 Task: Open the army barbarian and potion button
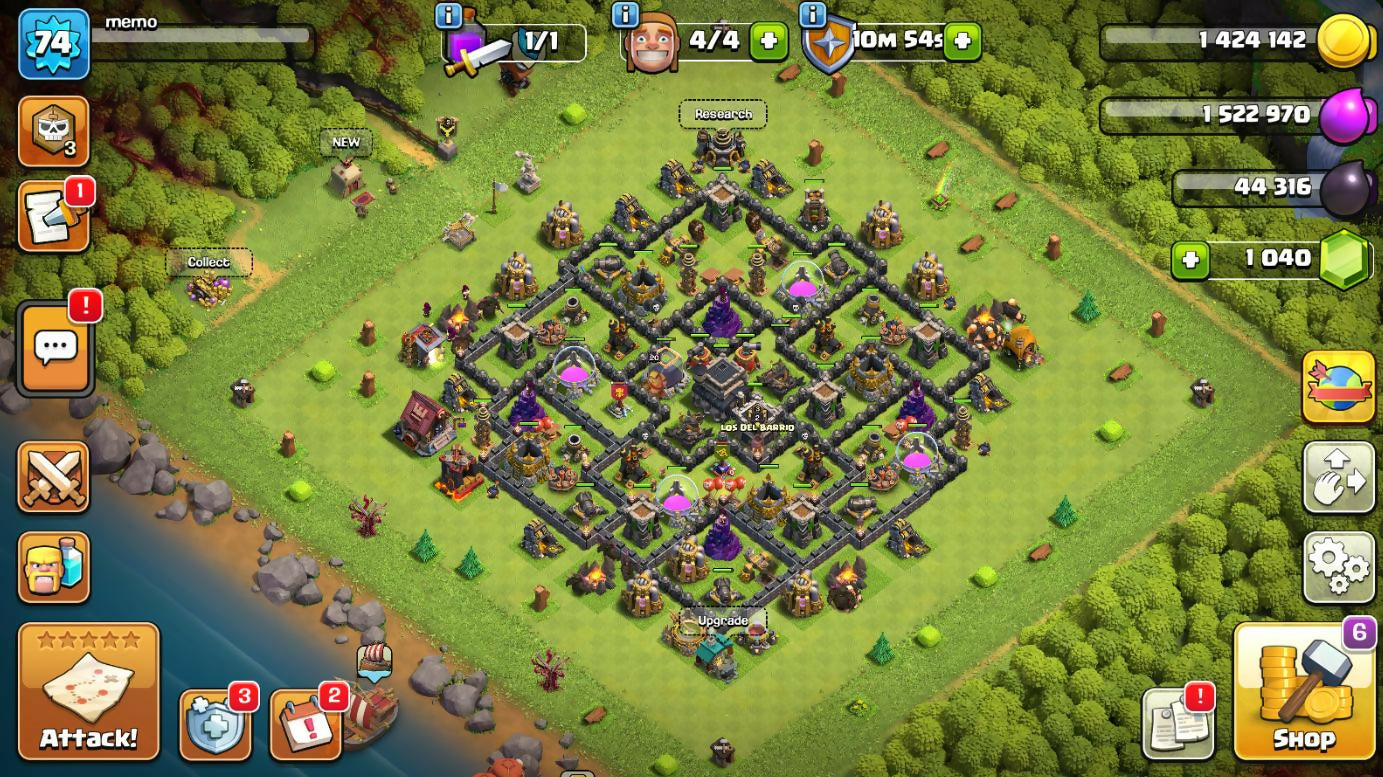coord(54,567)
